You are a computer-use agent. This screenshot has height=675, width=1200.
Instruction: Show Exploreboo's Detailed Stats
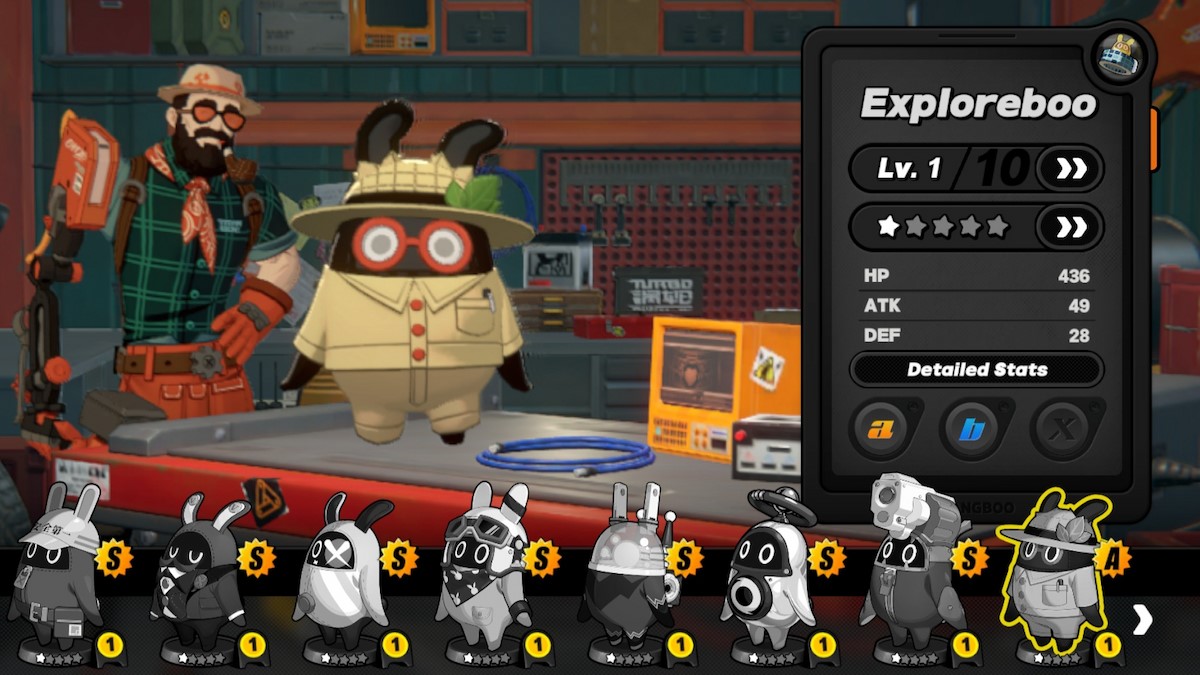pyautogui.click(x=976, y=369)
